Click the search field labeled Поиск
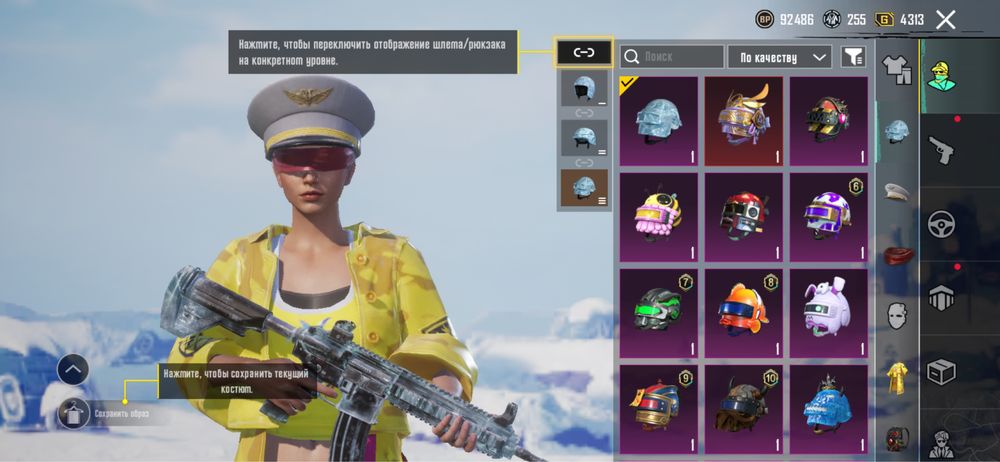This screenshot has width=1000, height=462. 672,57
